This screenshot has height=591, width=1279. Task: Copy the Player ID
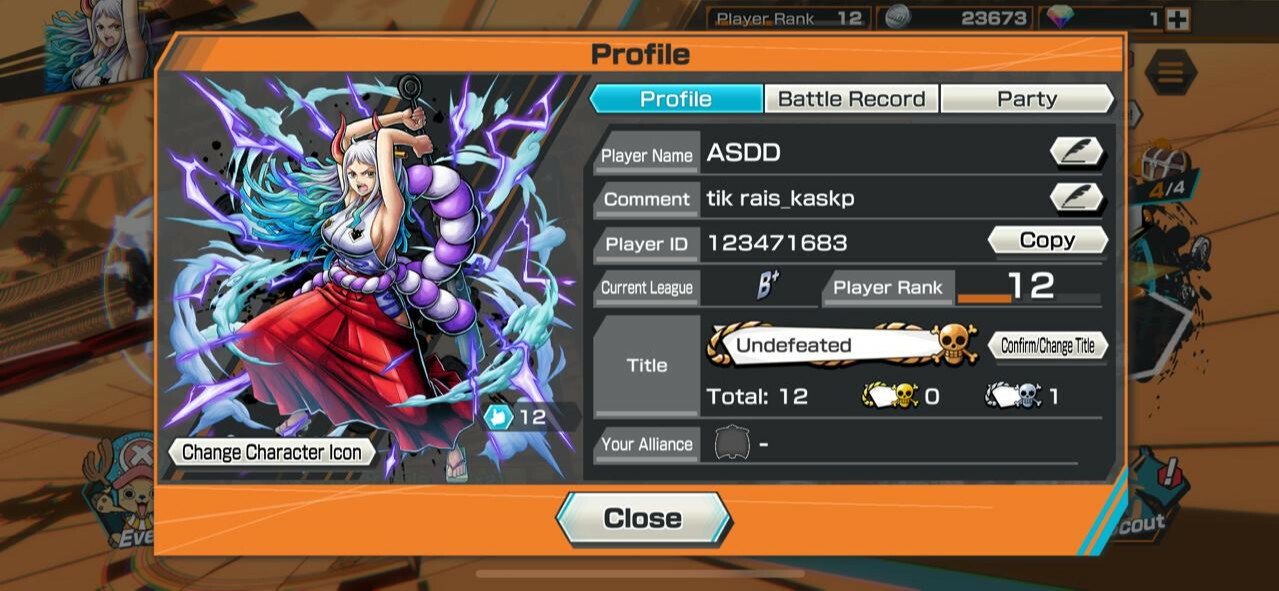(x=1047, y=241)
